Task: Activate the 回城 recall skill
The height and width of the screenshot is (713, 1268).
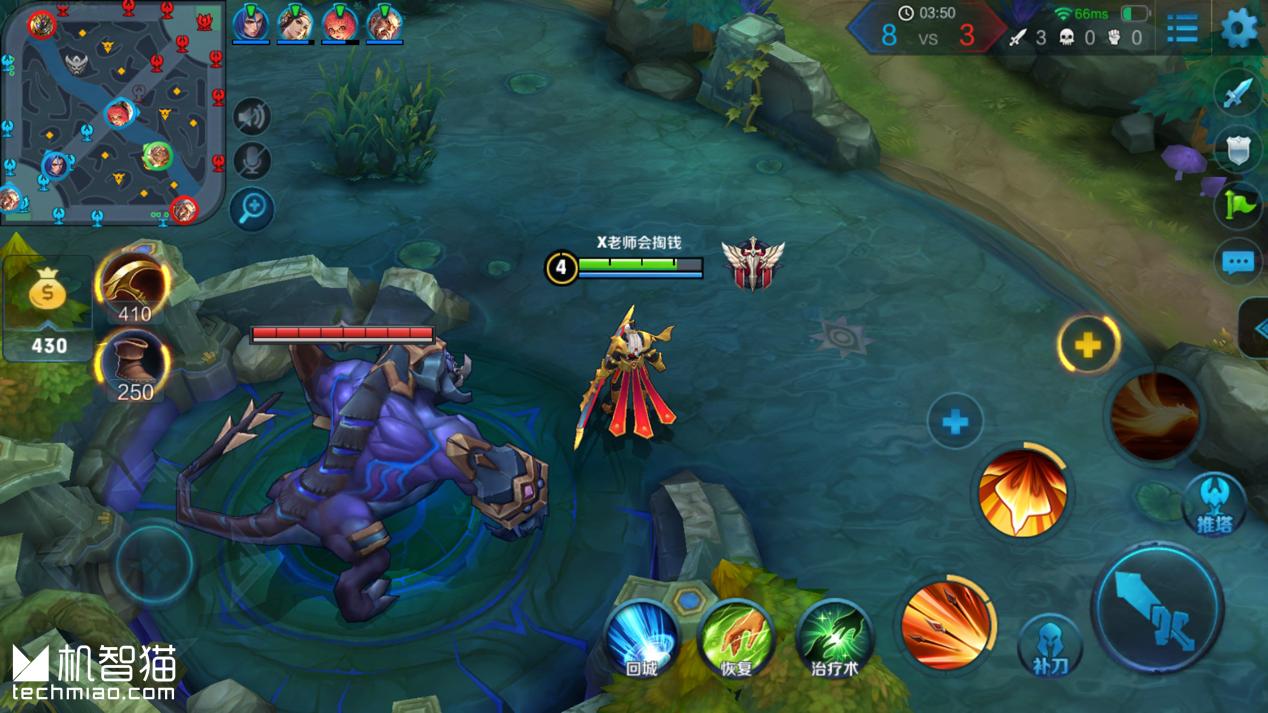Action: pyautogui.click(x=641, y=636)
